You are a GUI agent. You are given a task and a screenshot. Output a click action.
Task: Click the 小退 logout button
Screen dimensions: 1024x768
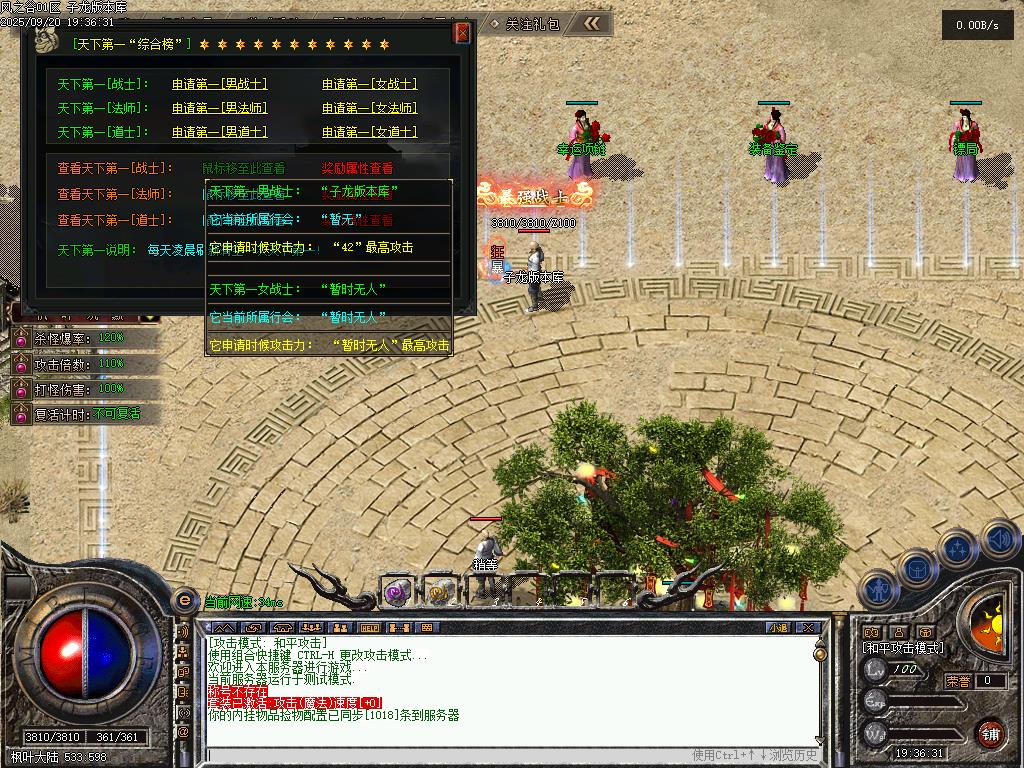[778, 628]
